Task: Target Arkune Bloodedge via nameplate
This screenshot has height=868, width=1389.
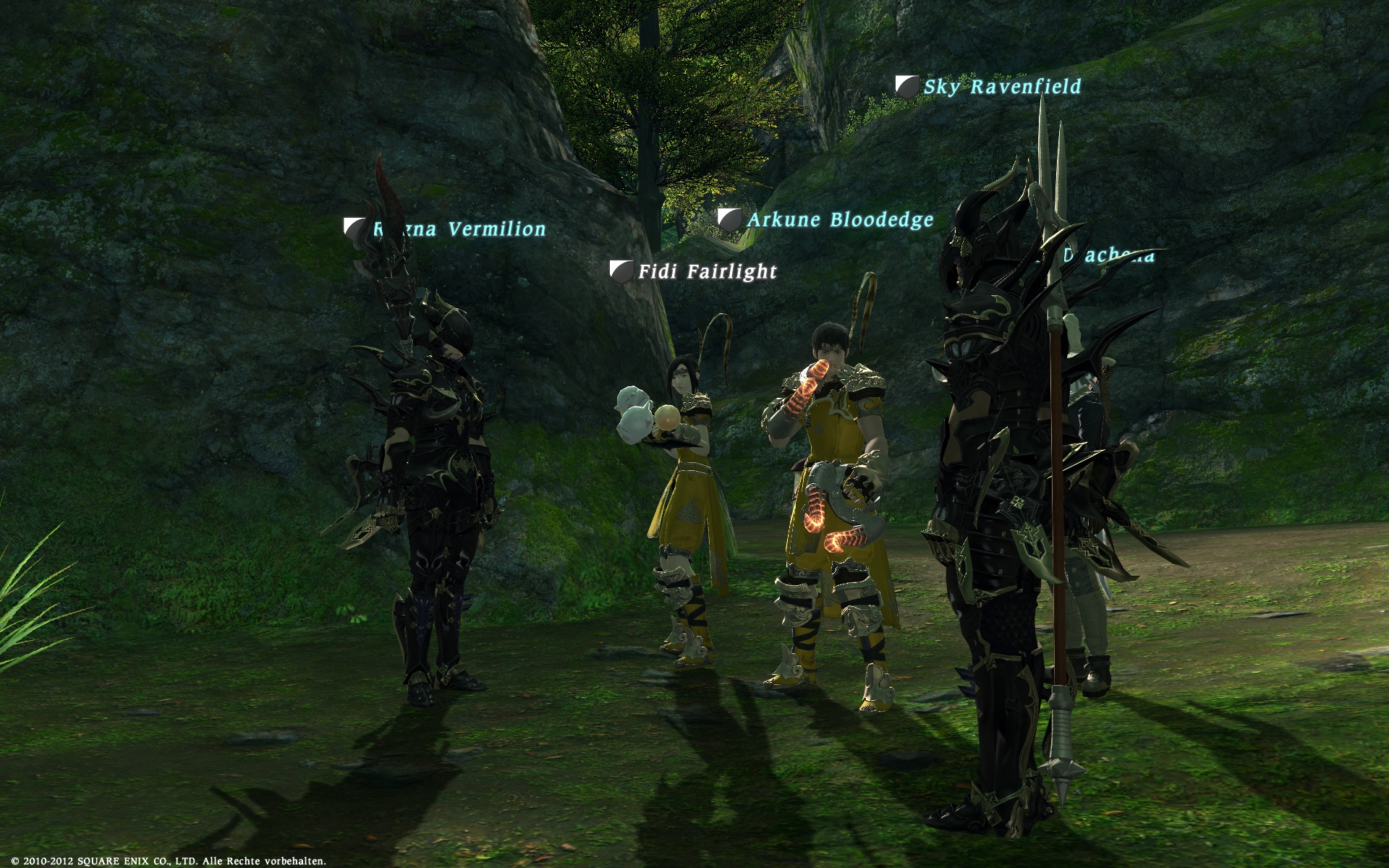Action: pos(839,220)
